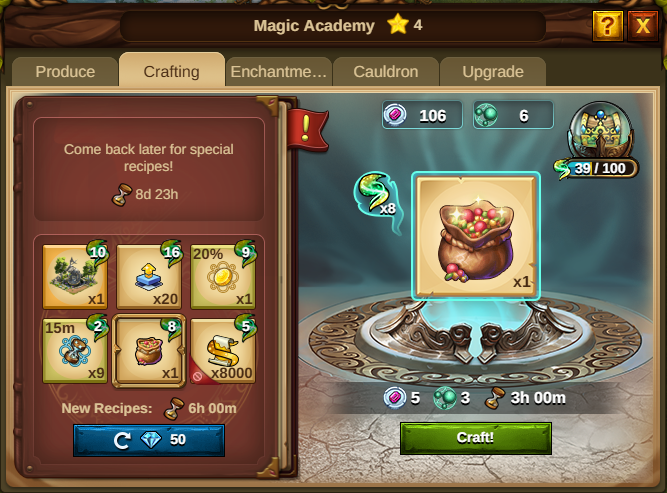Go to the Upgrade tab
The height and width of the screenshot is (493, 667).
tap(493, 72)
